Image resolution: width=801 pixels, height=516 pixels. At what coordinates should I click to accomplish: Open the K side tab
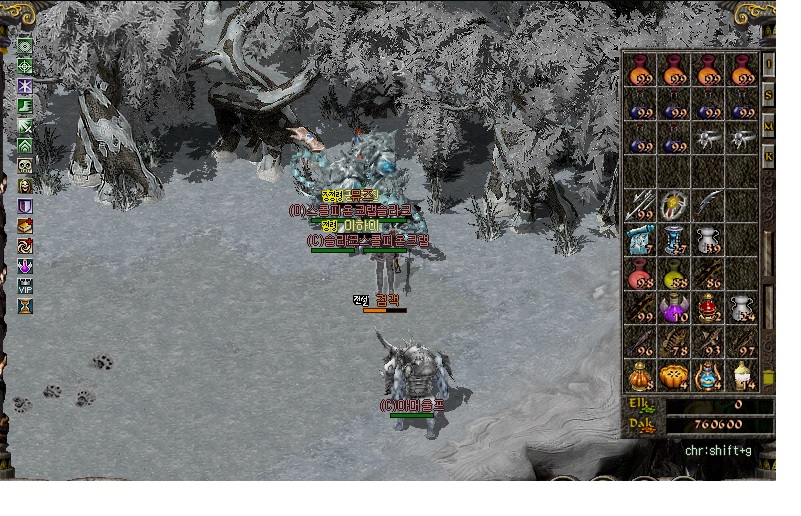click(768, 156)
